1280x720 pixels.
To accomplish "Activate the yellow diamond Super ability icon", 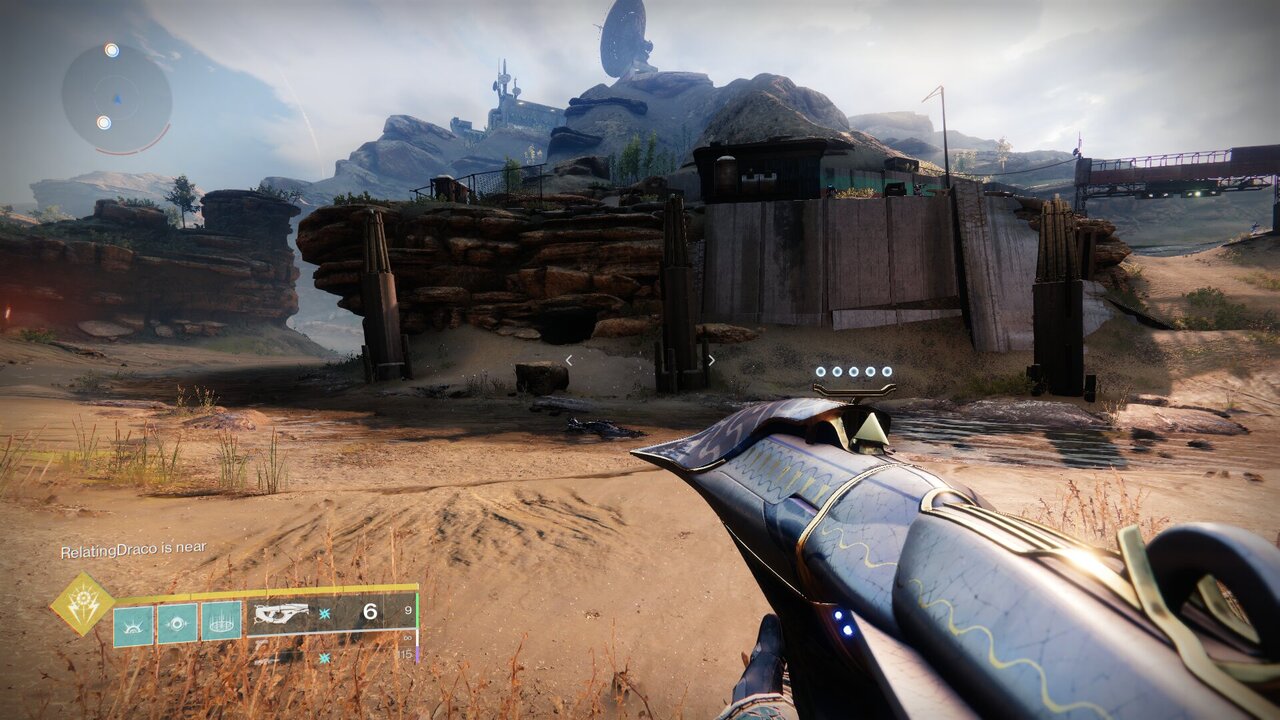I will (82, 604).
